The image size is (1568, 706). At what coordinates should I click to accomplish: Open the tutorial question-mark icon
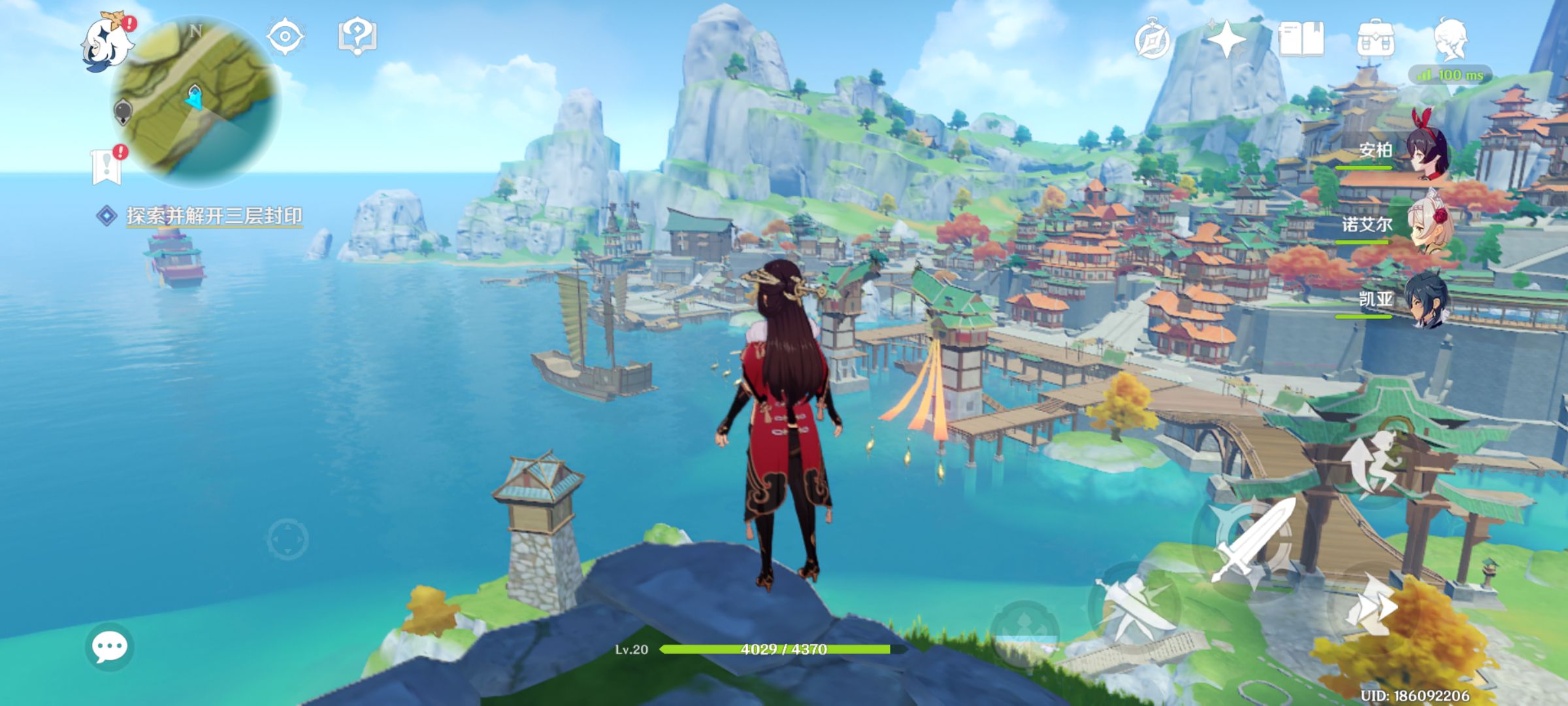[357, 36]
